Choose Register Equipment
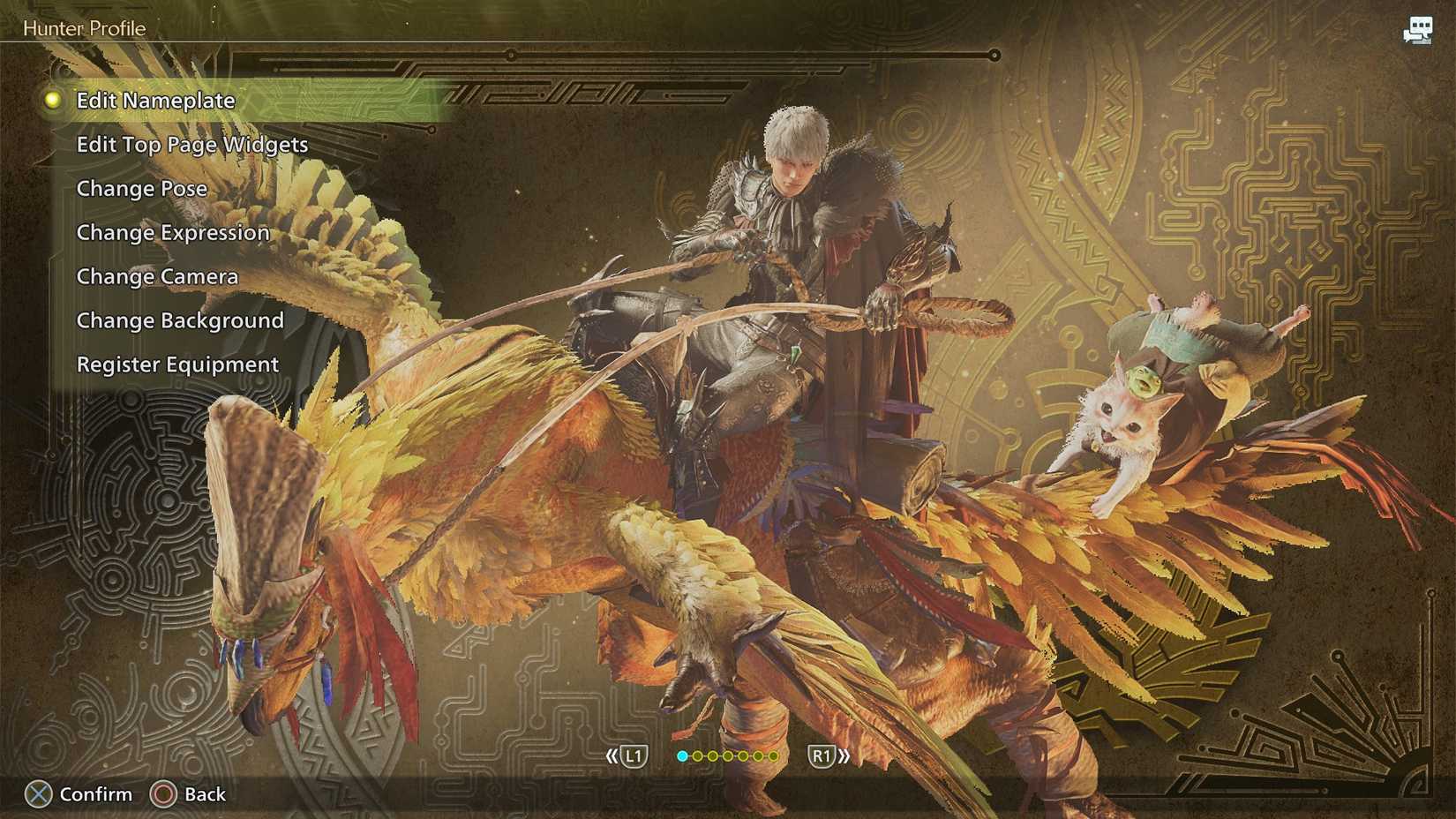This screenshot has width=1456, height=819. click(x=176, y=364)
